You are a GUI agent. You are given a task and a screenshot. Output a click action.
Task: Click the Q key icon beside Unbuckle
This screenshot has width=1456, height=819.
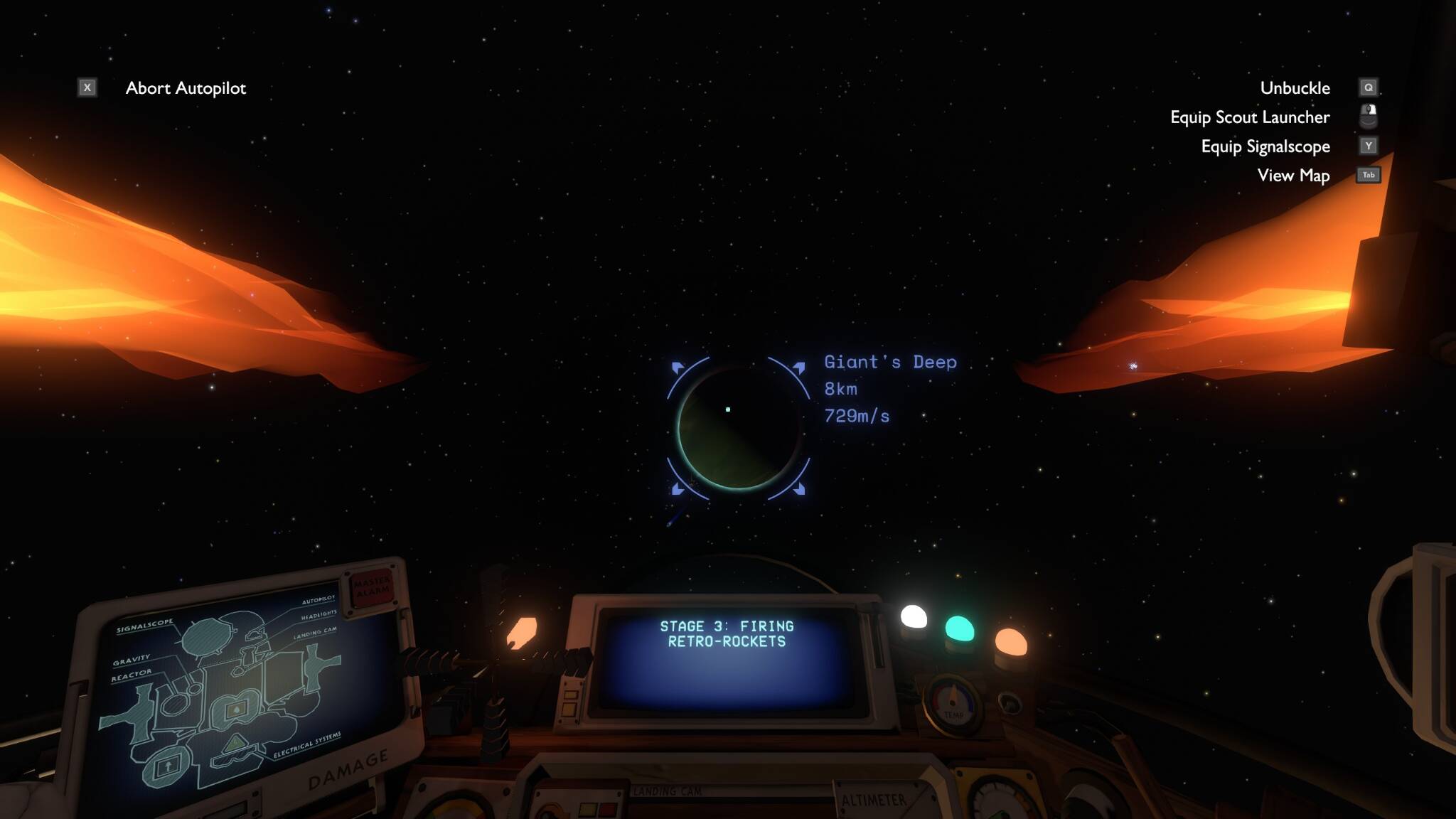coord(1369,87)
